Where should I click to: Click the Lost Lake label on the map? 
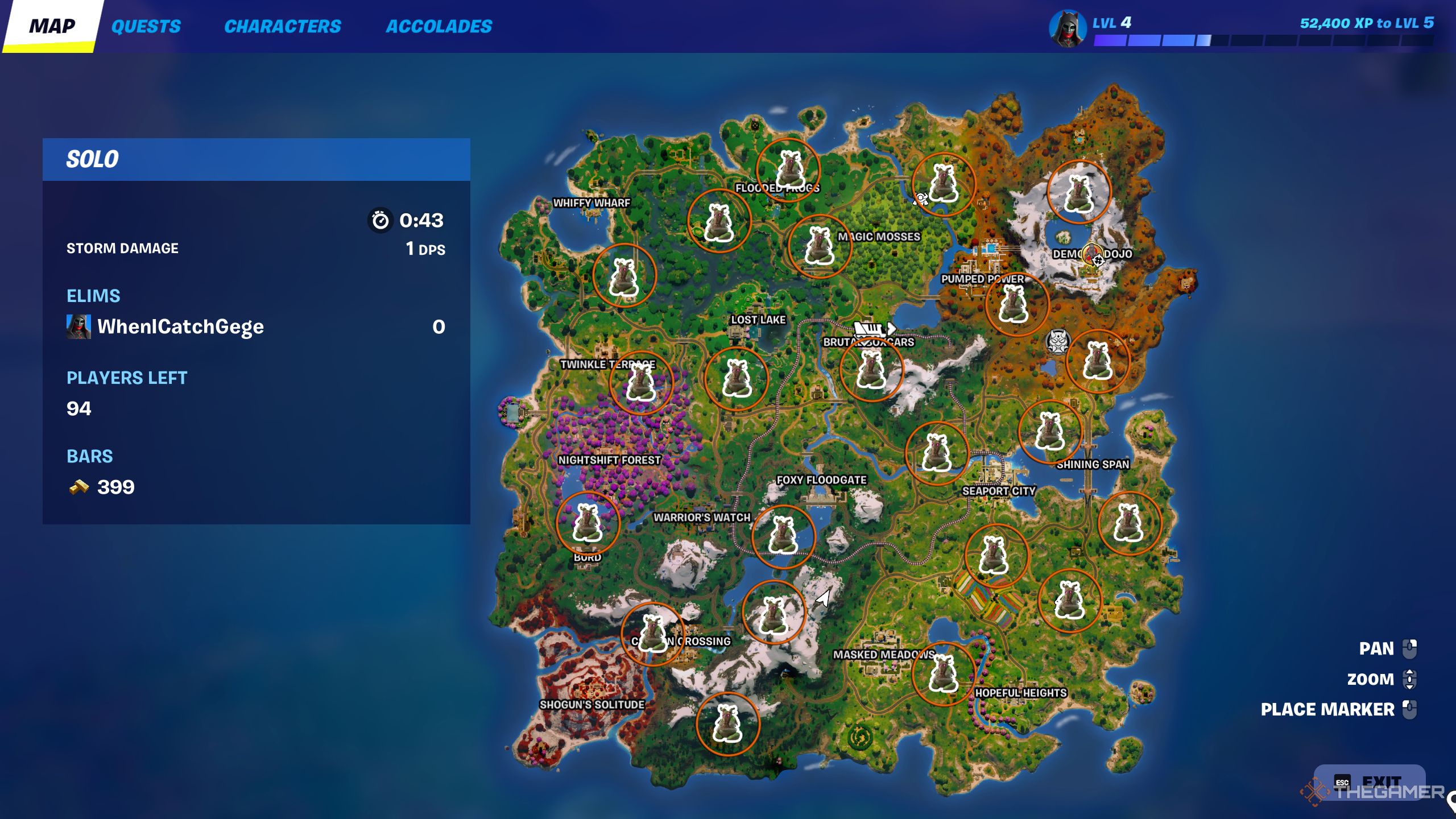[x=758, y=320]
